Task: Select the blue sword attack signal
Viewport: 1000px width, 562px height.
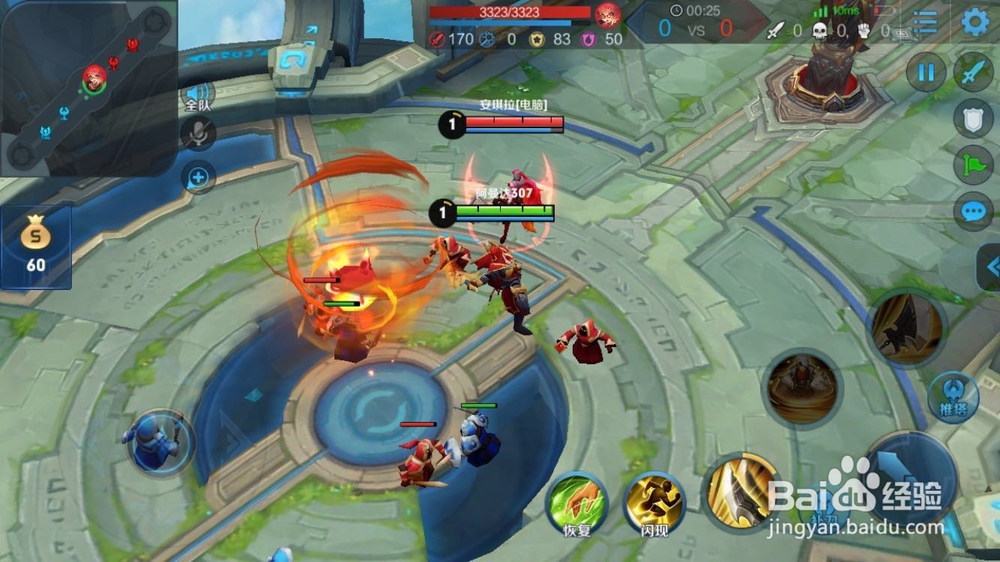Action: click(x=973, y=72)
